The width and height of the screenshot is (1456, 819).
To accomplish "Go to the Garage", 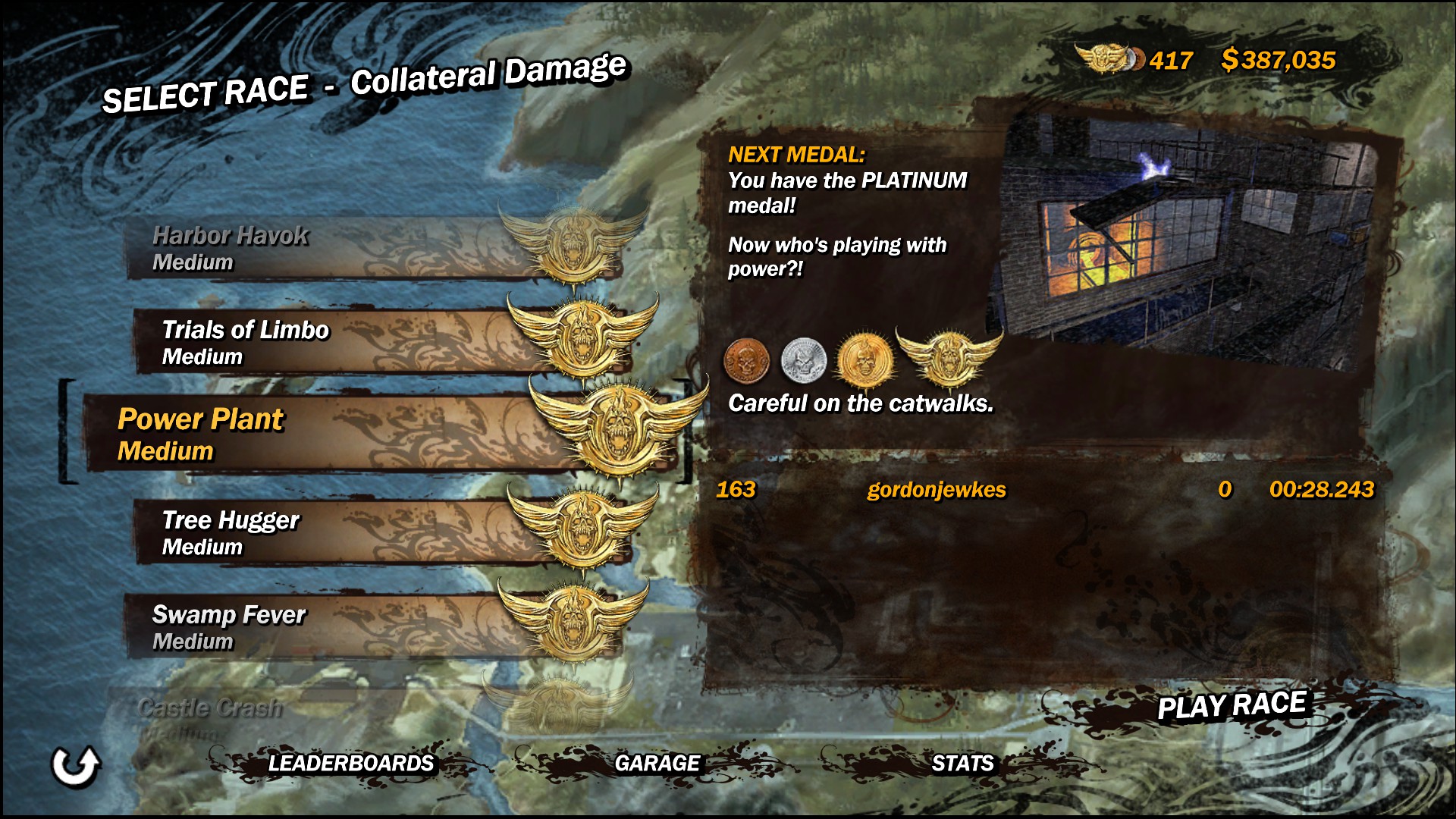I will (657, 763).
